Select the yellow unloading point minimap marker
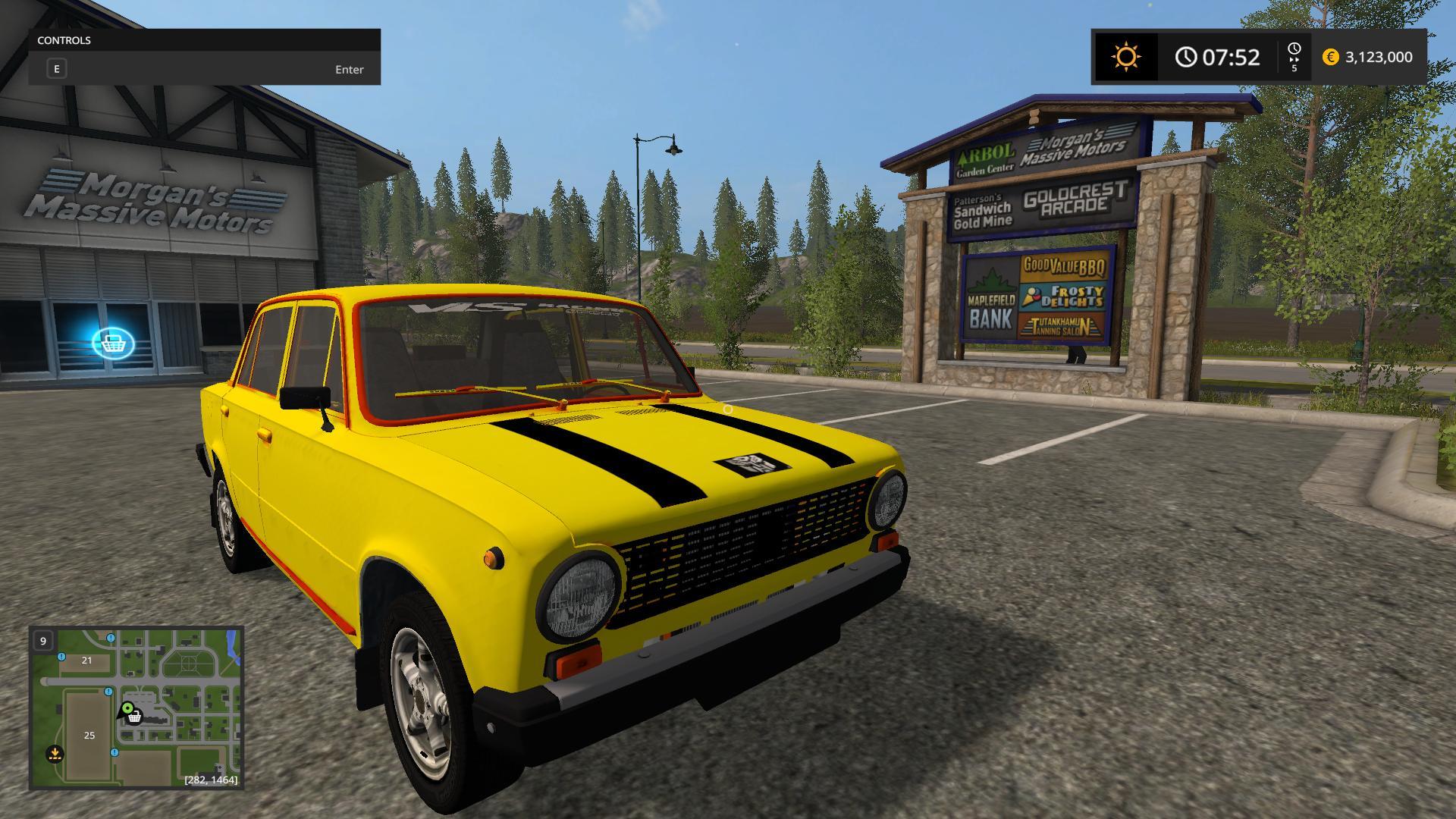The image size is (1456, 819). point(55,754)
